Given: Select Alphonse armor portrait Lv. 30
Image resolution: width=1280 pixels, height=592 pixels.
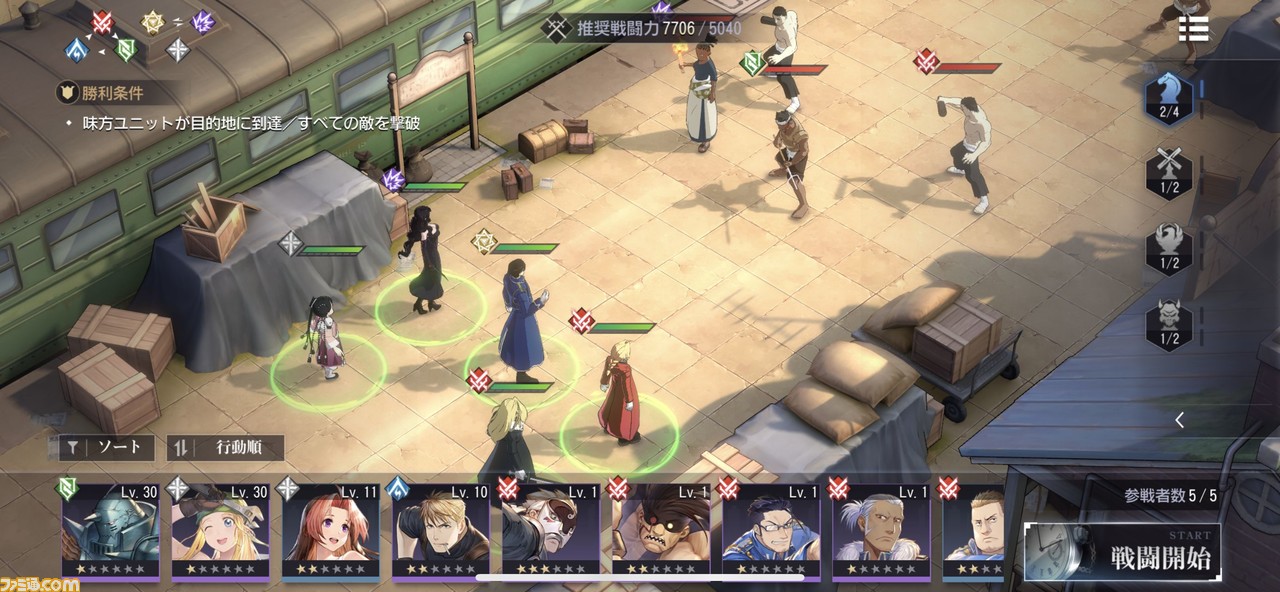Looking at the screenshot, I should click(x=110, y=531).
